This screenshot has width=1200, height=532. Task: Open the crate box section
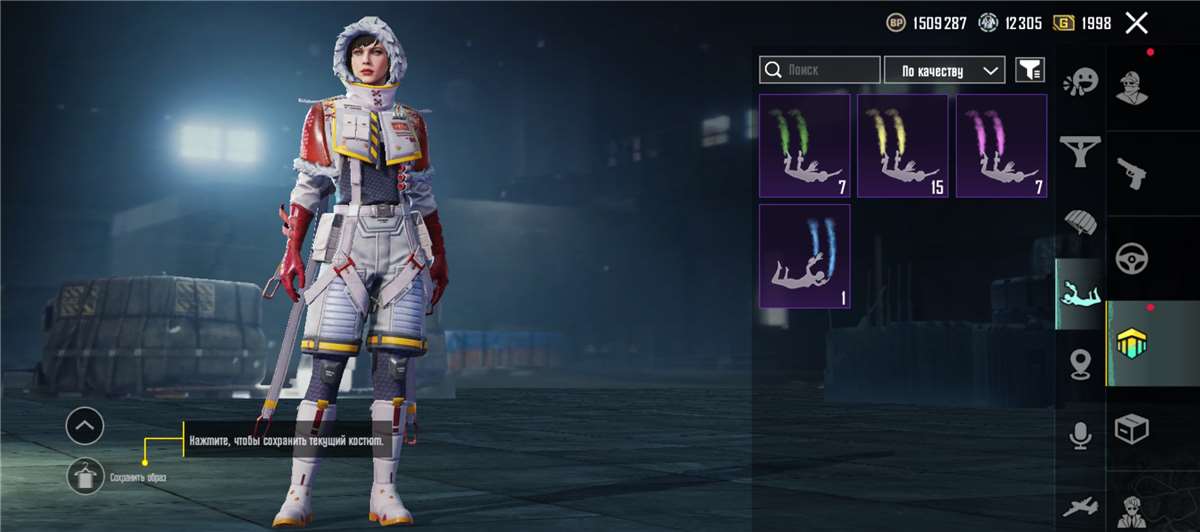[x=1132, y=429]
